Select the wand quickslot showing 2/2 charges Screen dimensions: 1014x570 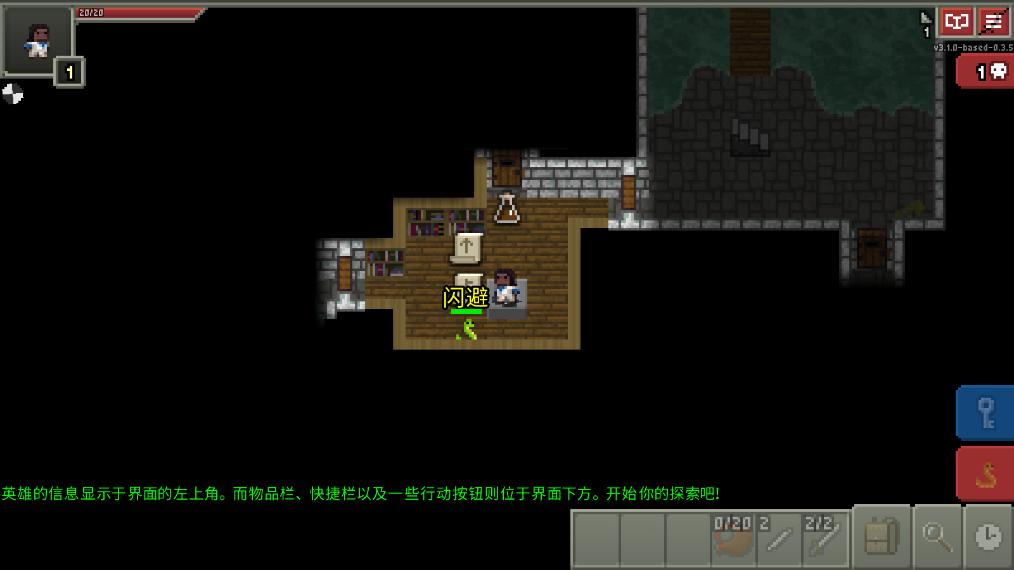(x=826, y=539)
